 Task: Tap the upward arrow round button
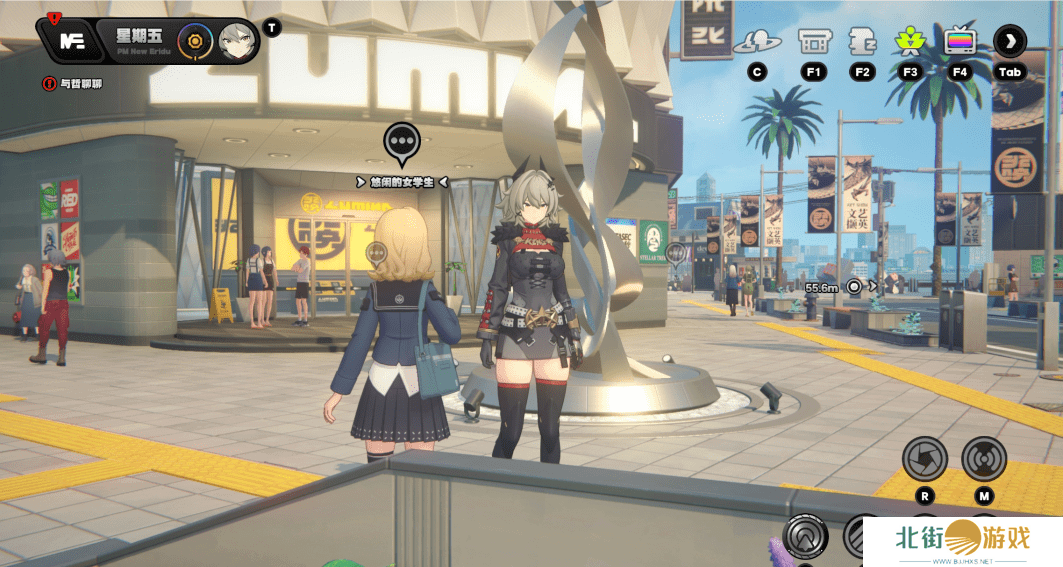(x=804, y=536)
